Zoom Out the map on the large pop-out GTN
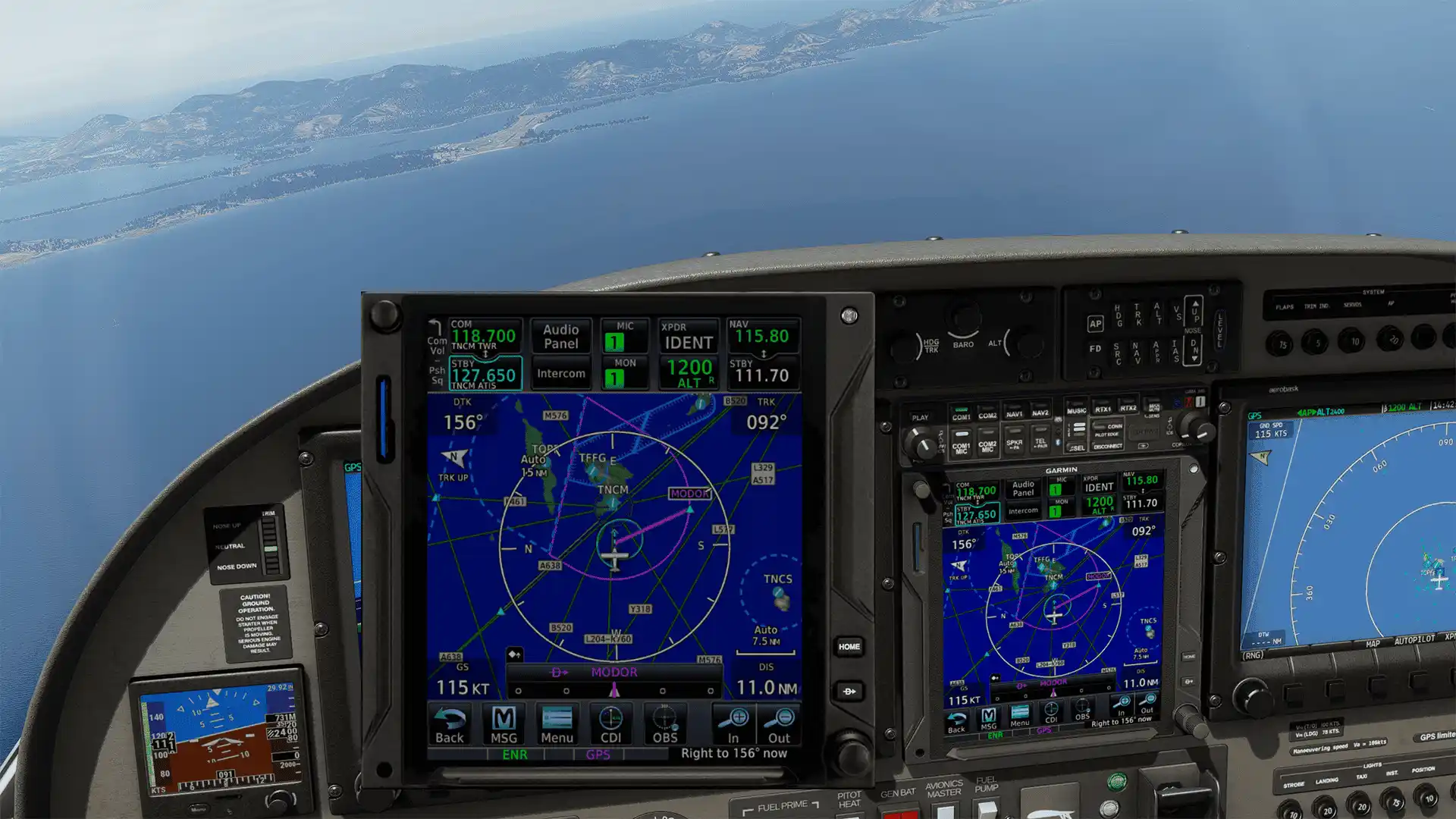The width and height of the screenshot is (1456, 819). click(779, 725)
